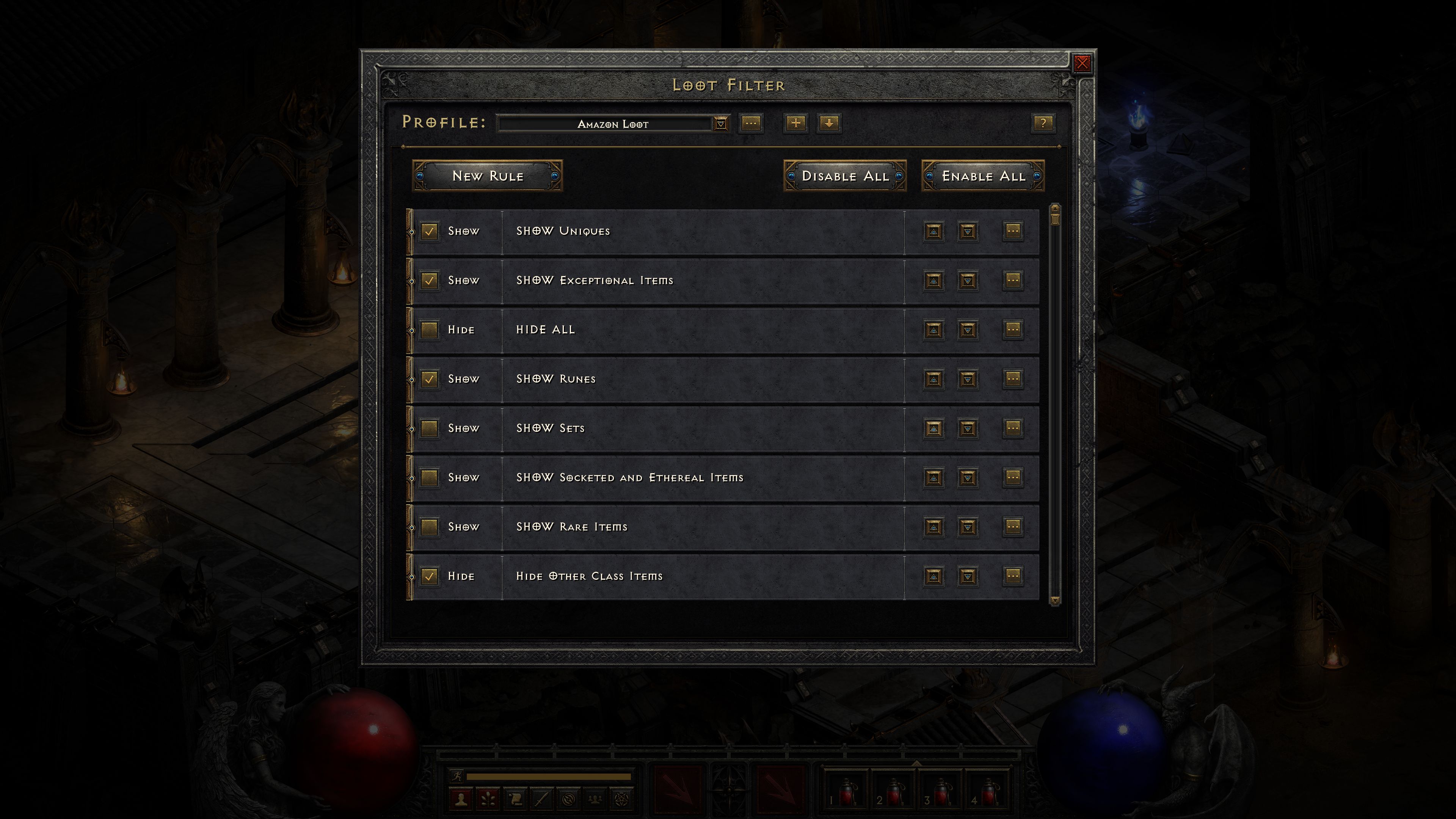The height and width of the screenshot is (819, 1456).
Task: Move the SHOW Socketed and Ethereal Items rule down
Action: pos(967,478)
